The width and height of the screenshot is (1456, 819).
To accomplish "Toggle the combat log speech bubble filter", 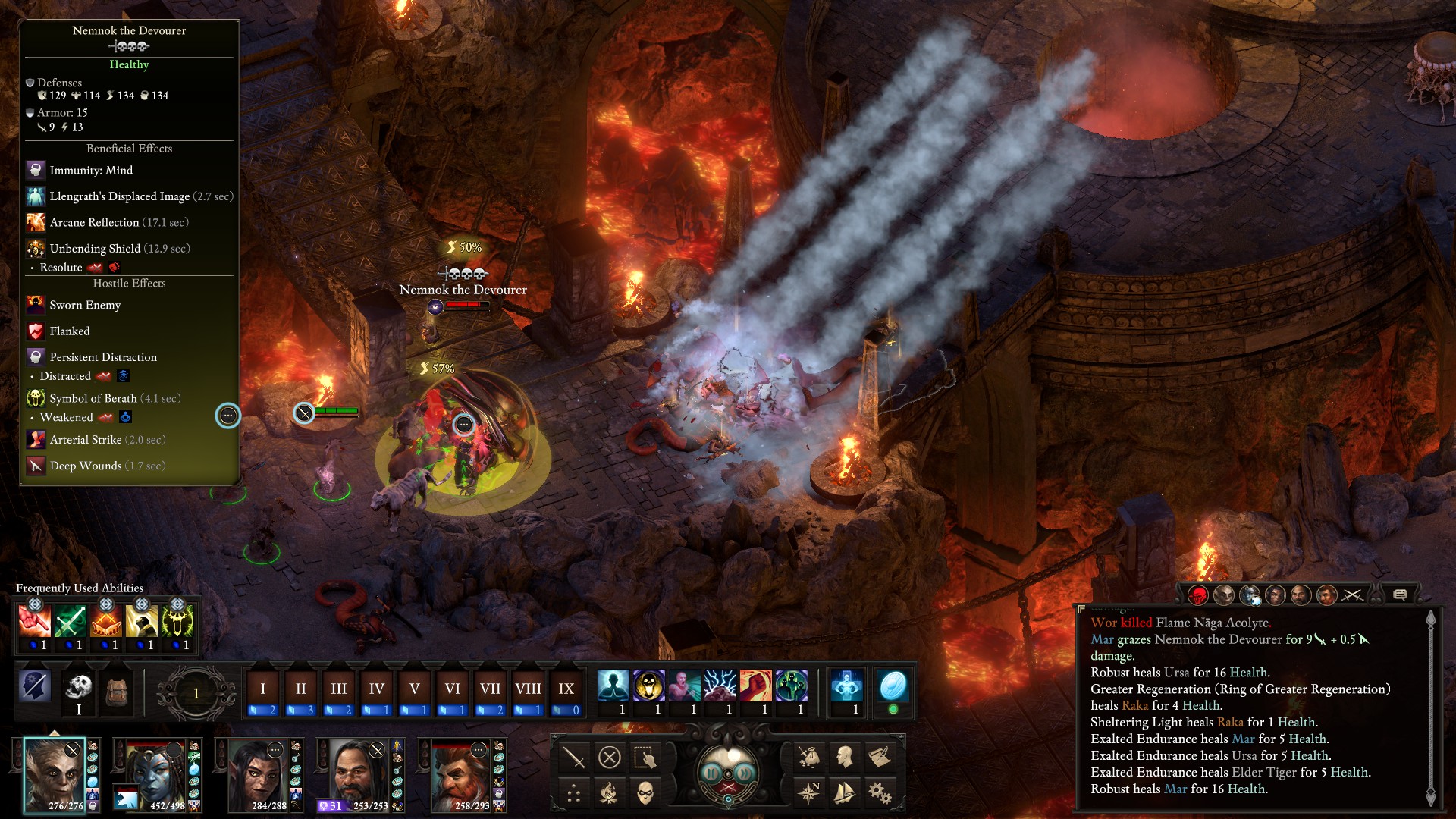I will (1400, 595).
